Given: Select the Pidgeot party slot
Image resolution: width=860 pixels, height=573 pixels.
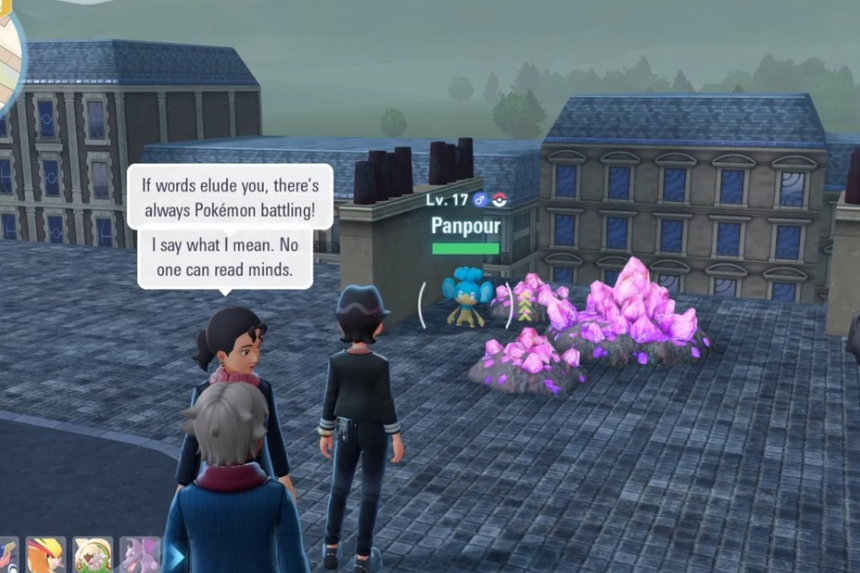Looking at the screenshot, I should 45,556.
